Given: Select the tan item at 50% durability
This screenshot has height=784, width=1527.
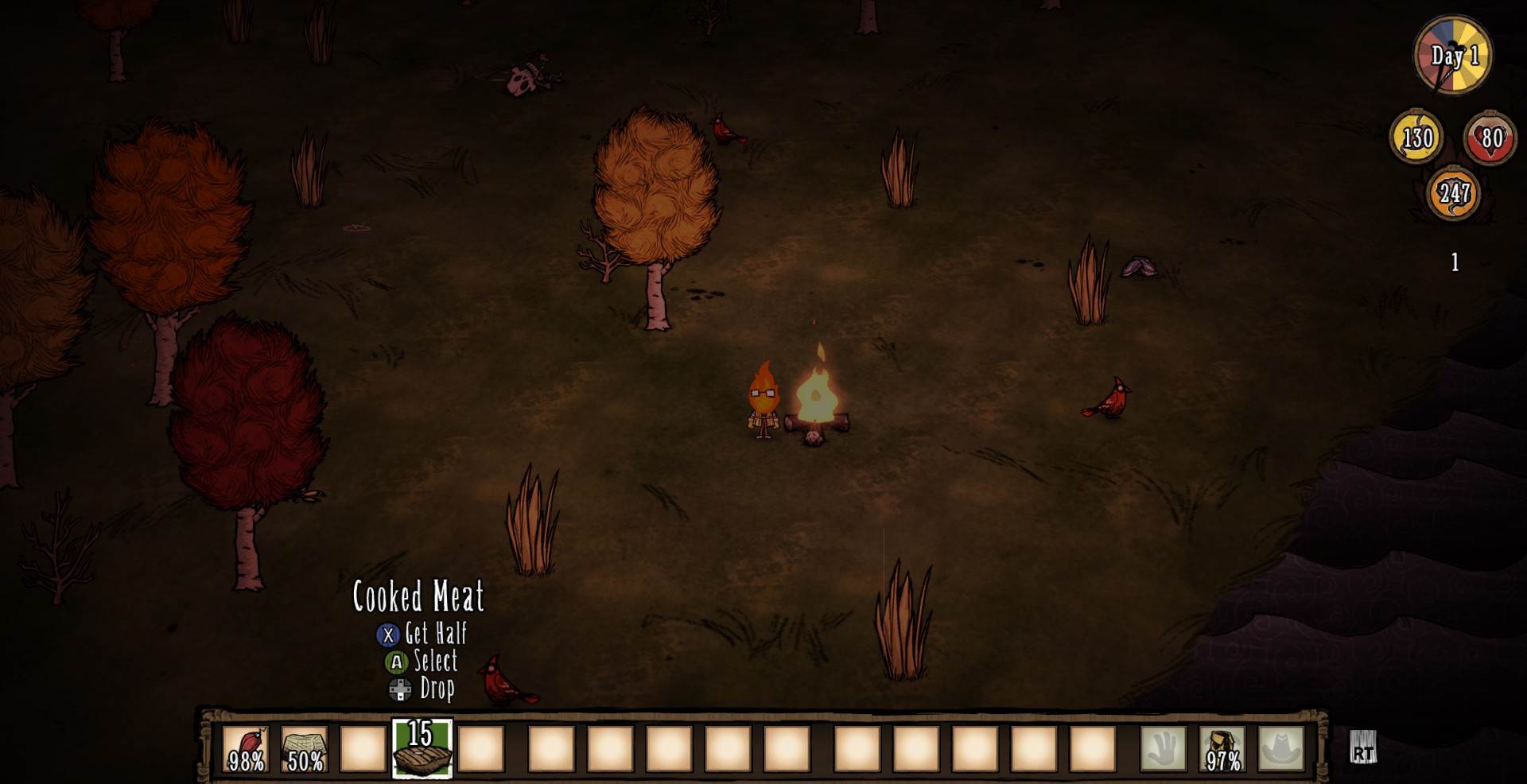Looking at the screenshot, I should (305, 749).
